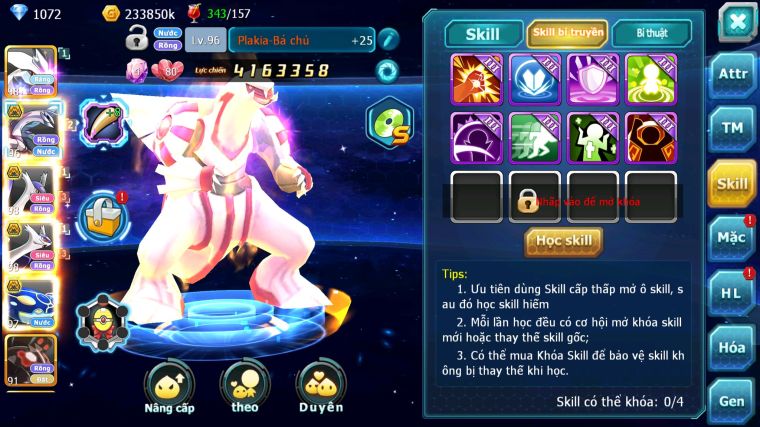This screenshot has height=427, width=760.
Task: Select the fiery fist punch skill icon
Action: (x=477, y=79)
